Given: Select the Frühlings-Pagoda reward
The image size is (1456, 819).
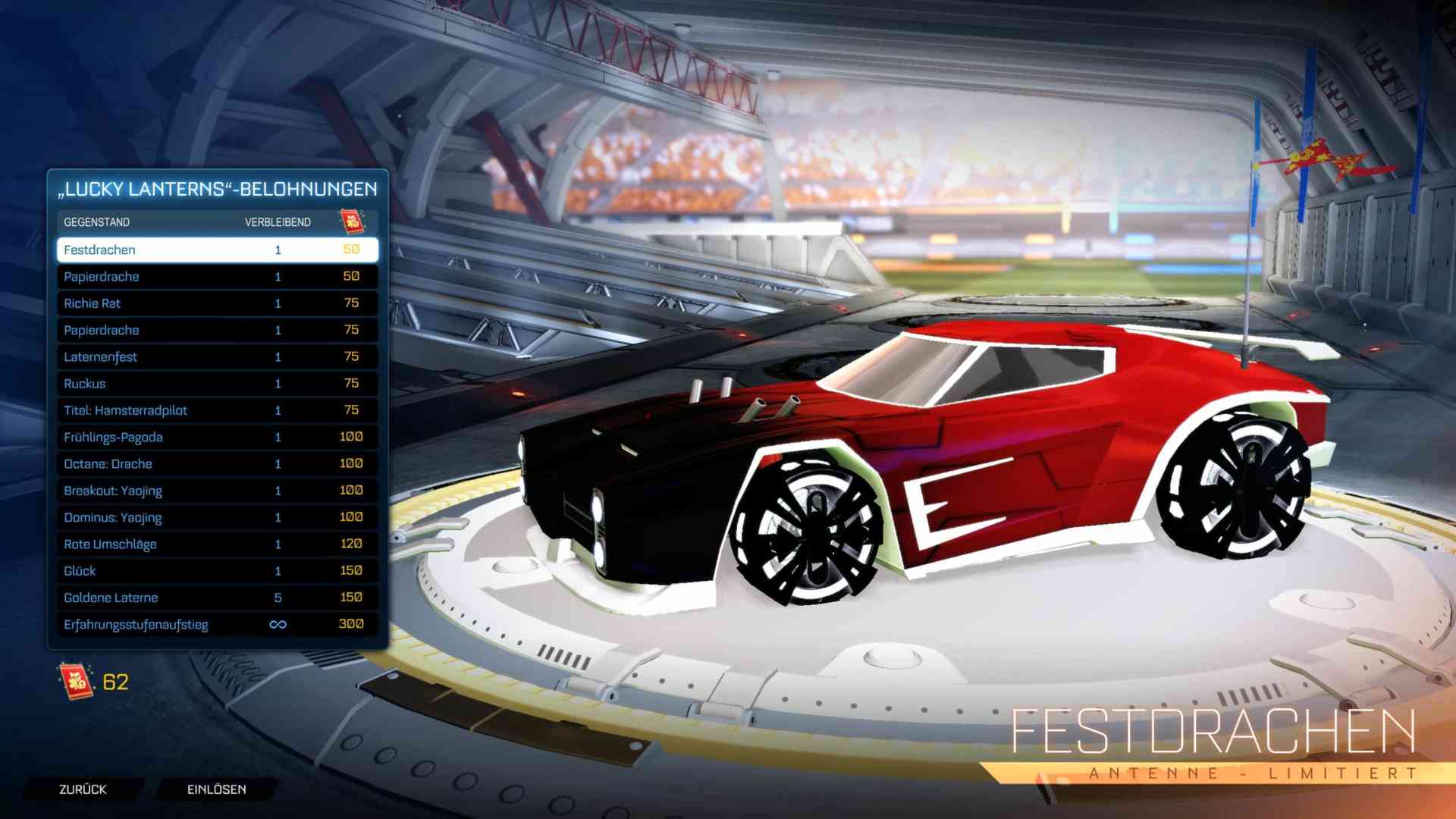Looking at the screenshot, I should pyautogui.click(x=216, y=437).
